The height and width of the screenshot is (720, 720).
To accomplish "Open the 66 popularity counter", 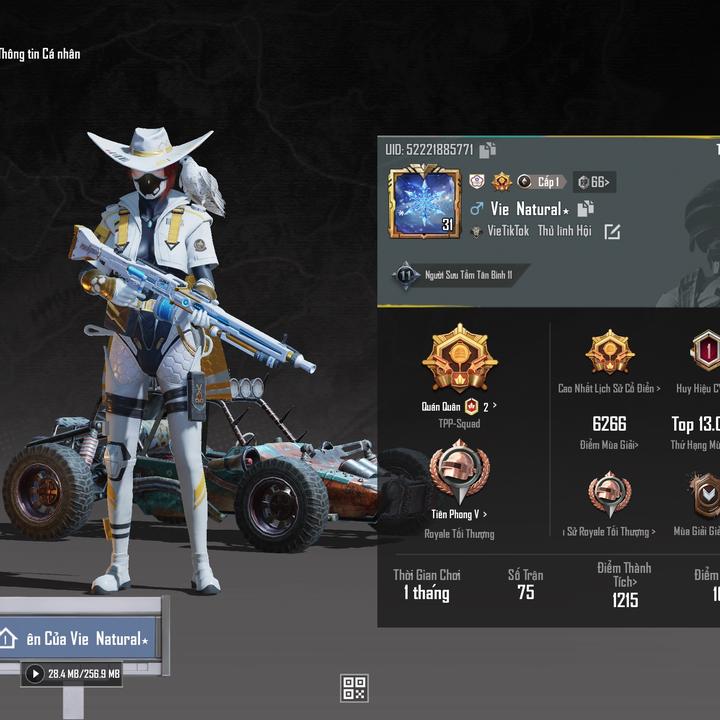I will (x=593, y=182).
